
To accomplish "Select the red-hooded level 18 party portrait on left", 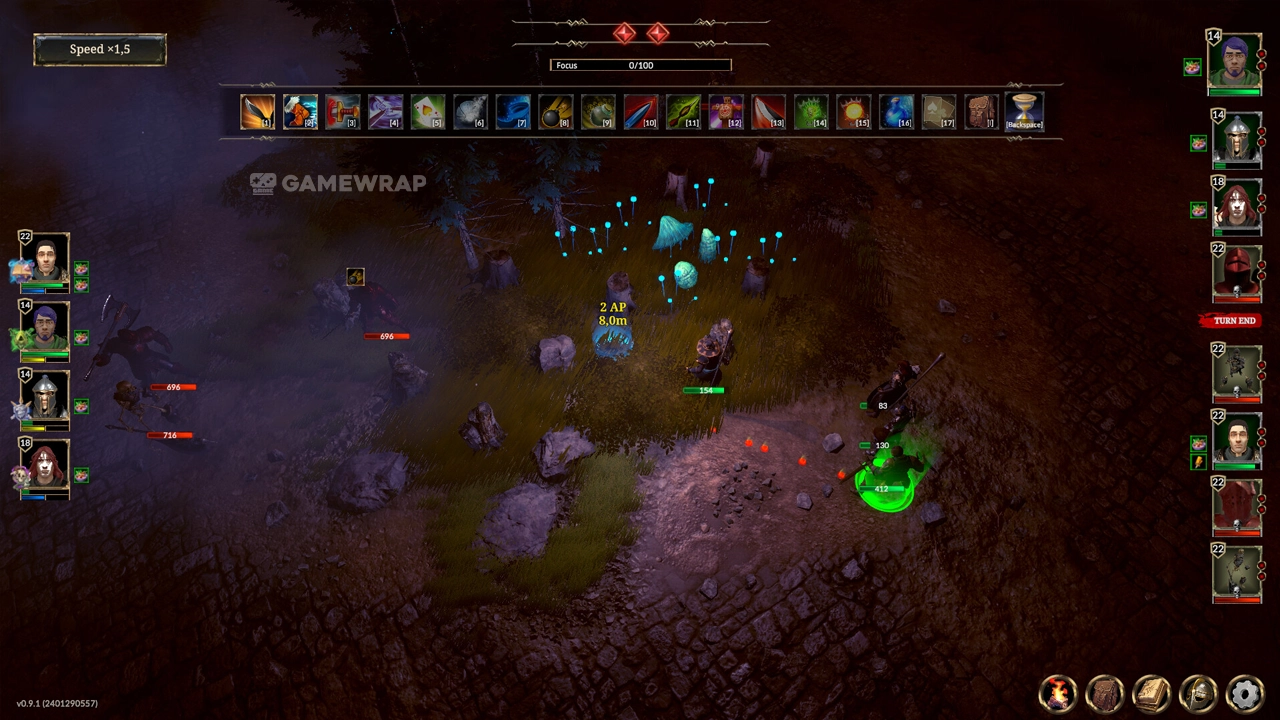I will tap(46, 466).
